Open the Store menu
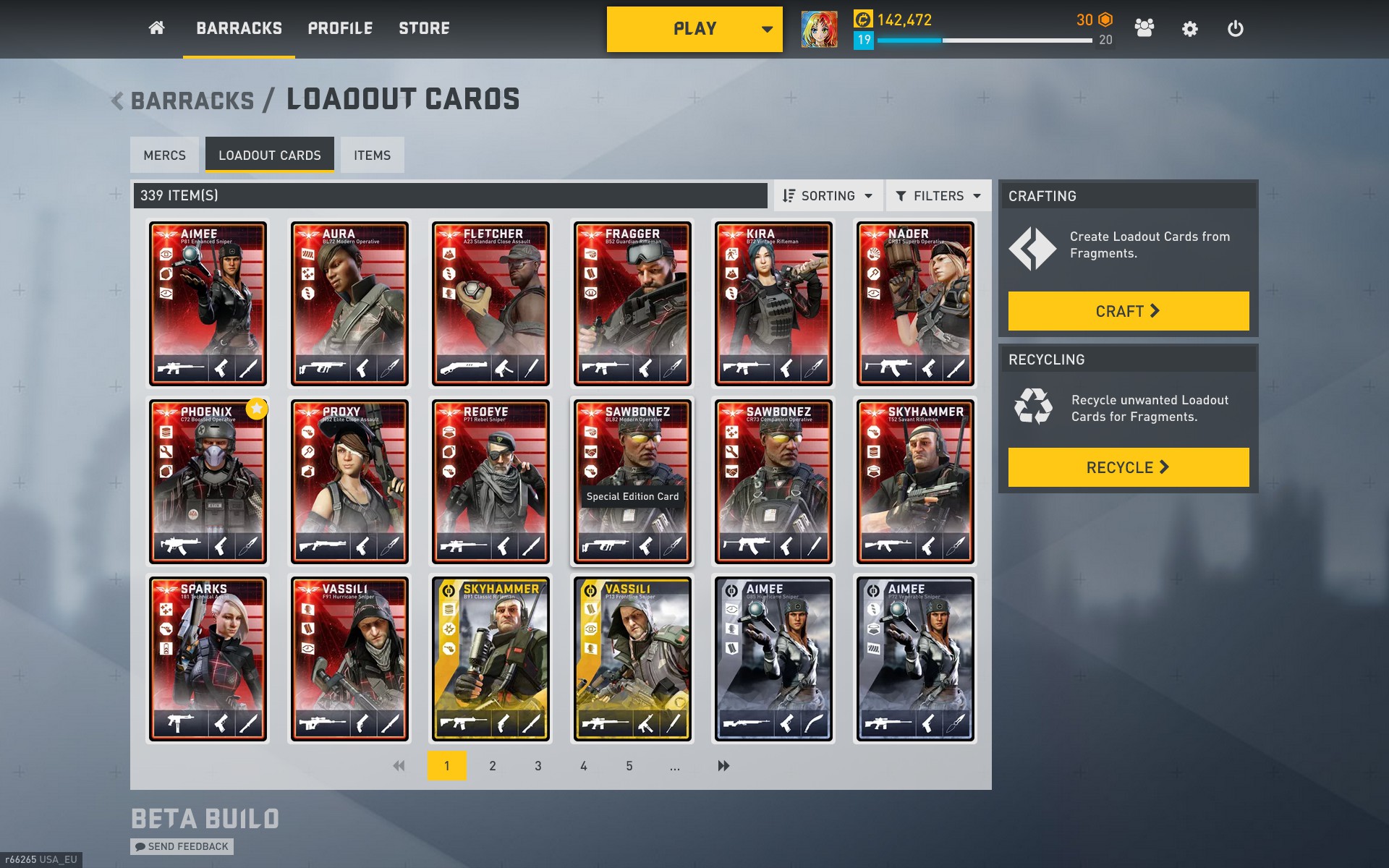1389x868 pixels. 424,28
